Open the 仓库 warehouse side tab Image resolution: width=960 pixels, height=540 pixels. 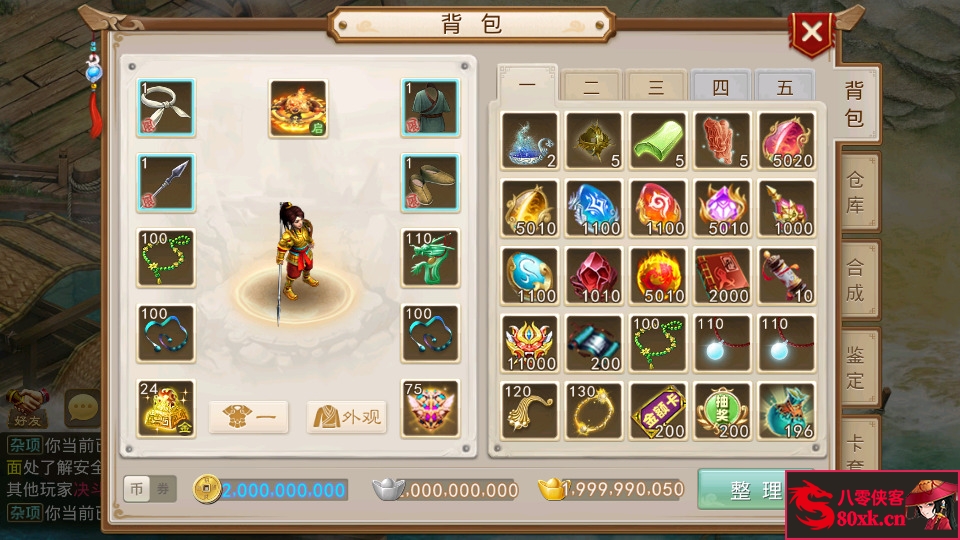point(855,192)
